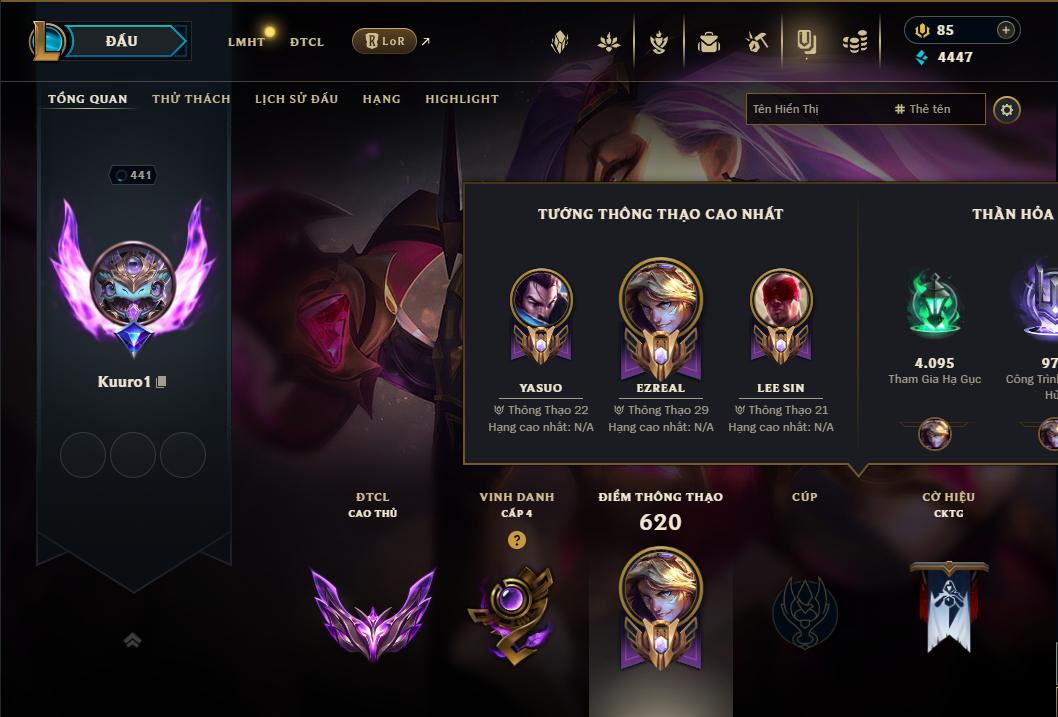The width and height of the screenshot is (1058, 717).
Task: Open the Tổng Quan overview tab
Action: pos(88,99)
